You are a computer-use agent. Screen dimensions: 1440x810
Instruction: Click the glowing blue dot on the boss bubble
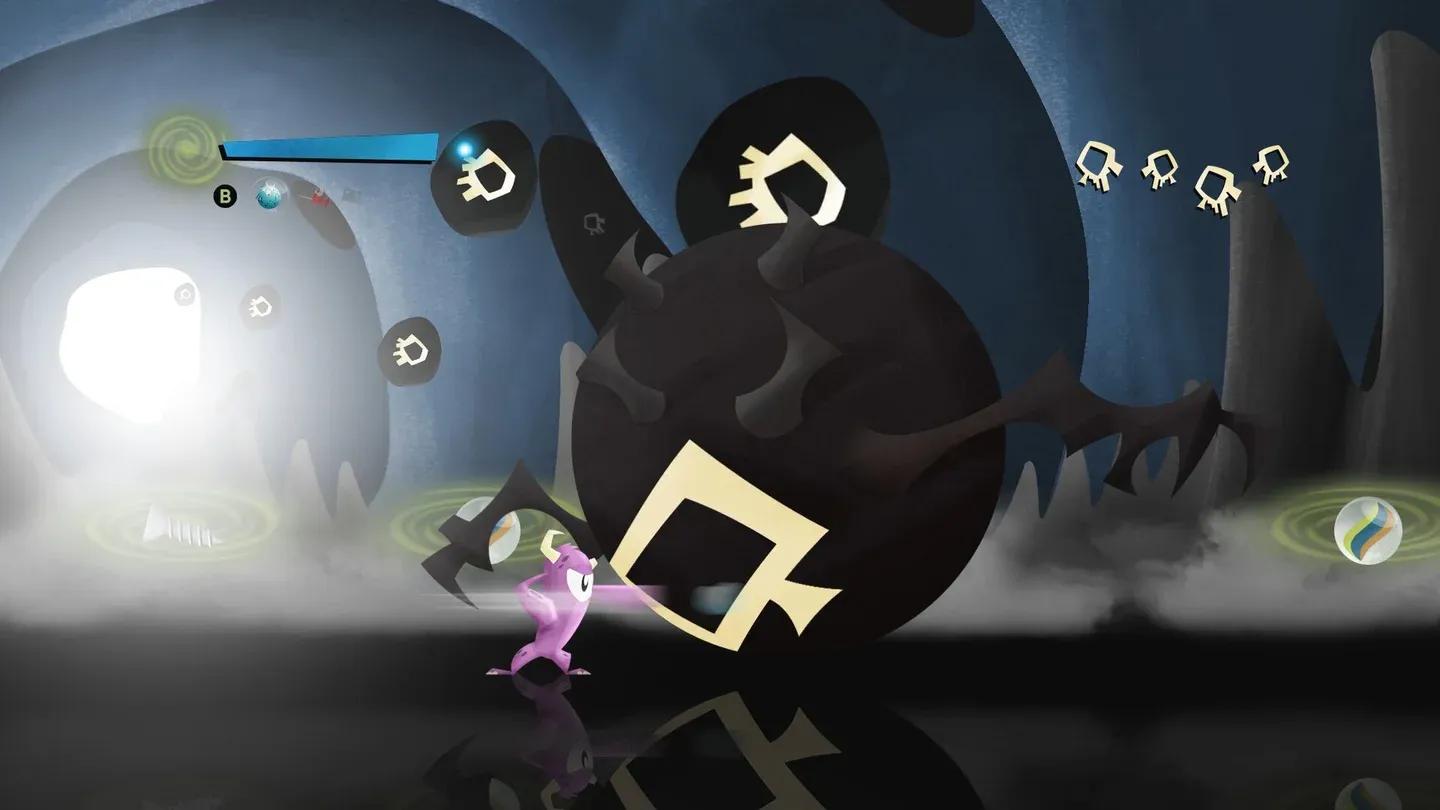[462, 148]
